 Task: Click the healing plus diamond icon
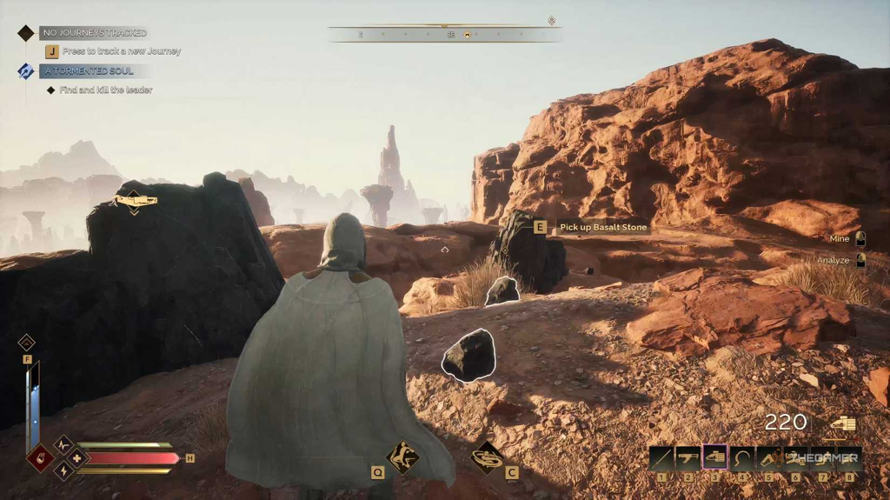pyautogui.click(x=77, y=458)
